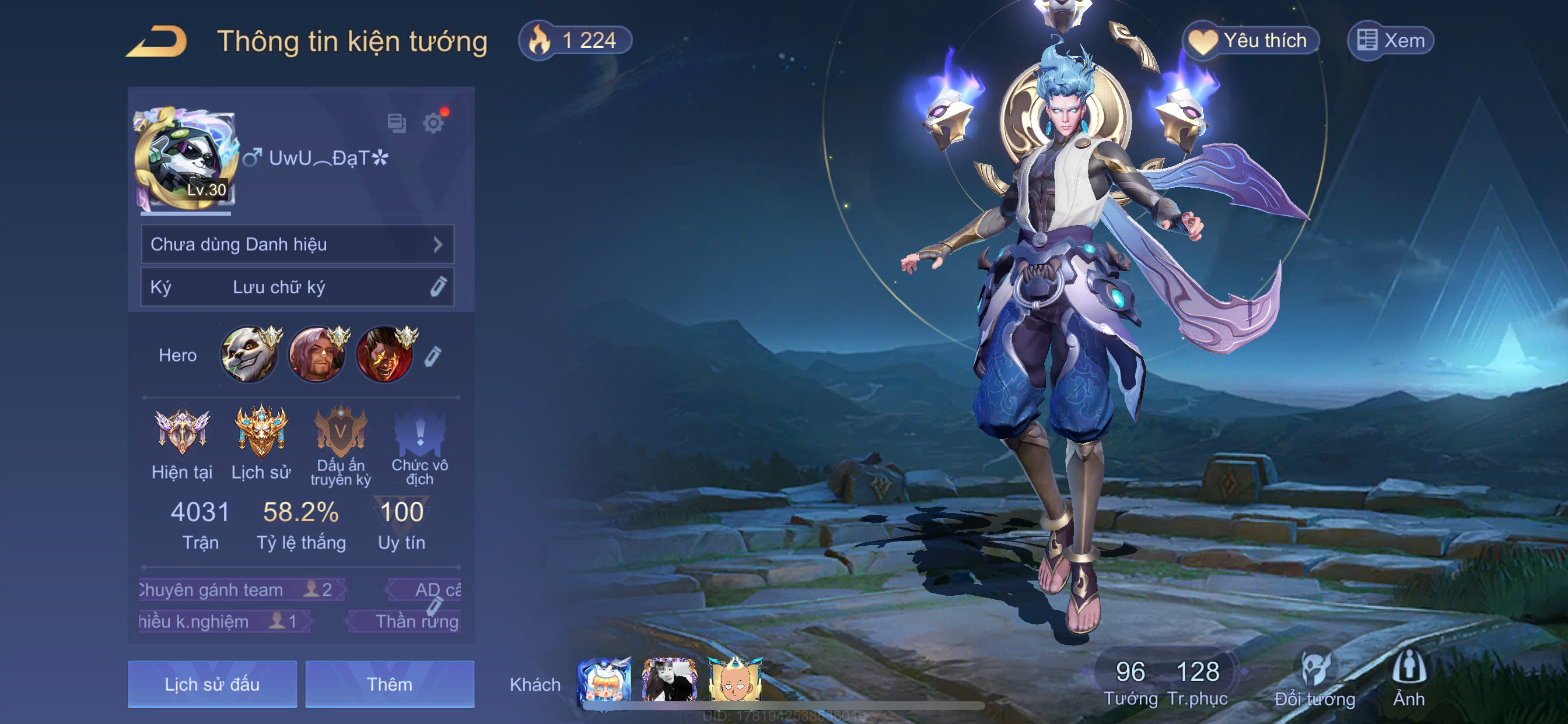Viewport: 1568px width, 724px height.
Task: Open the Yêu thích favorites button
Action: tap(1251, 41)
